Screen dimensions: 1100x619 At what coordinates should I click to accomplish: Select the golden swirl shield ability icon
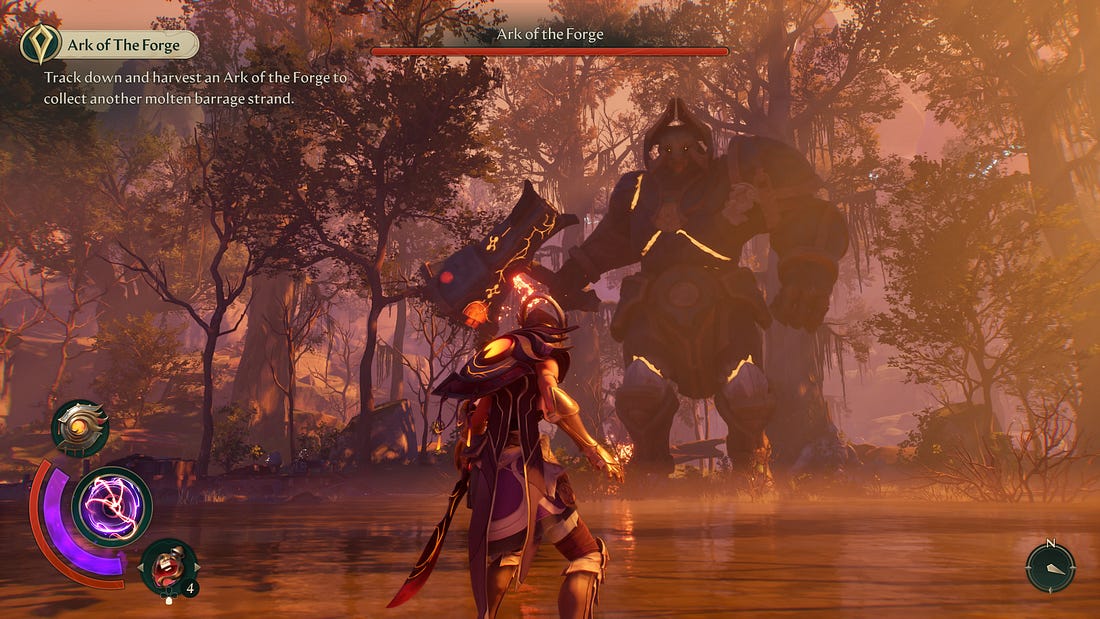click(x=80, y=429)
